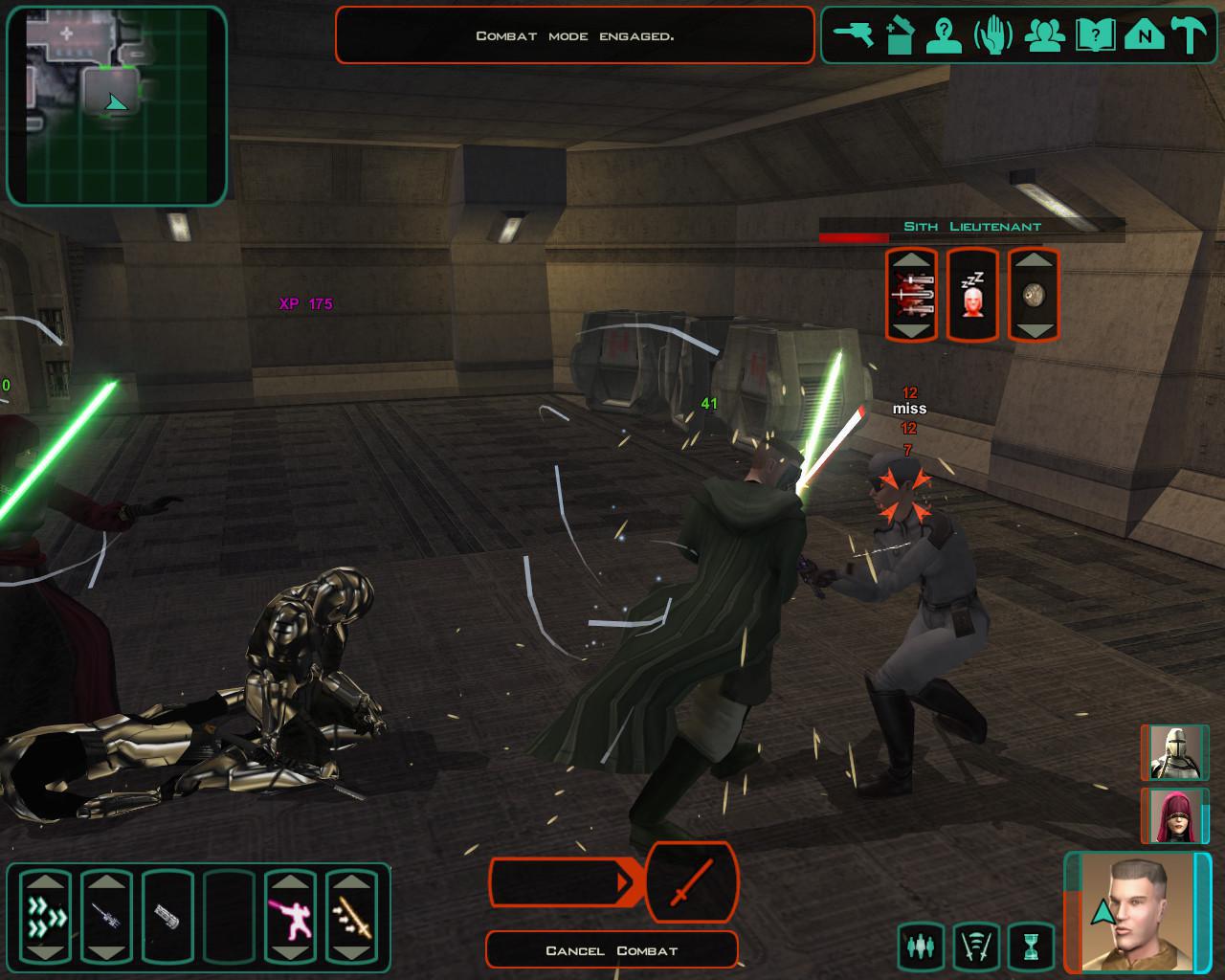Open the Character sheet silhouette icon

pyautogui.click(x=946, y=34)
